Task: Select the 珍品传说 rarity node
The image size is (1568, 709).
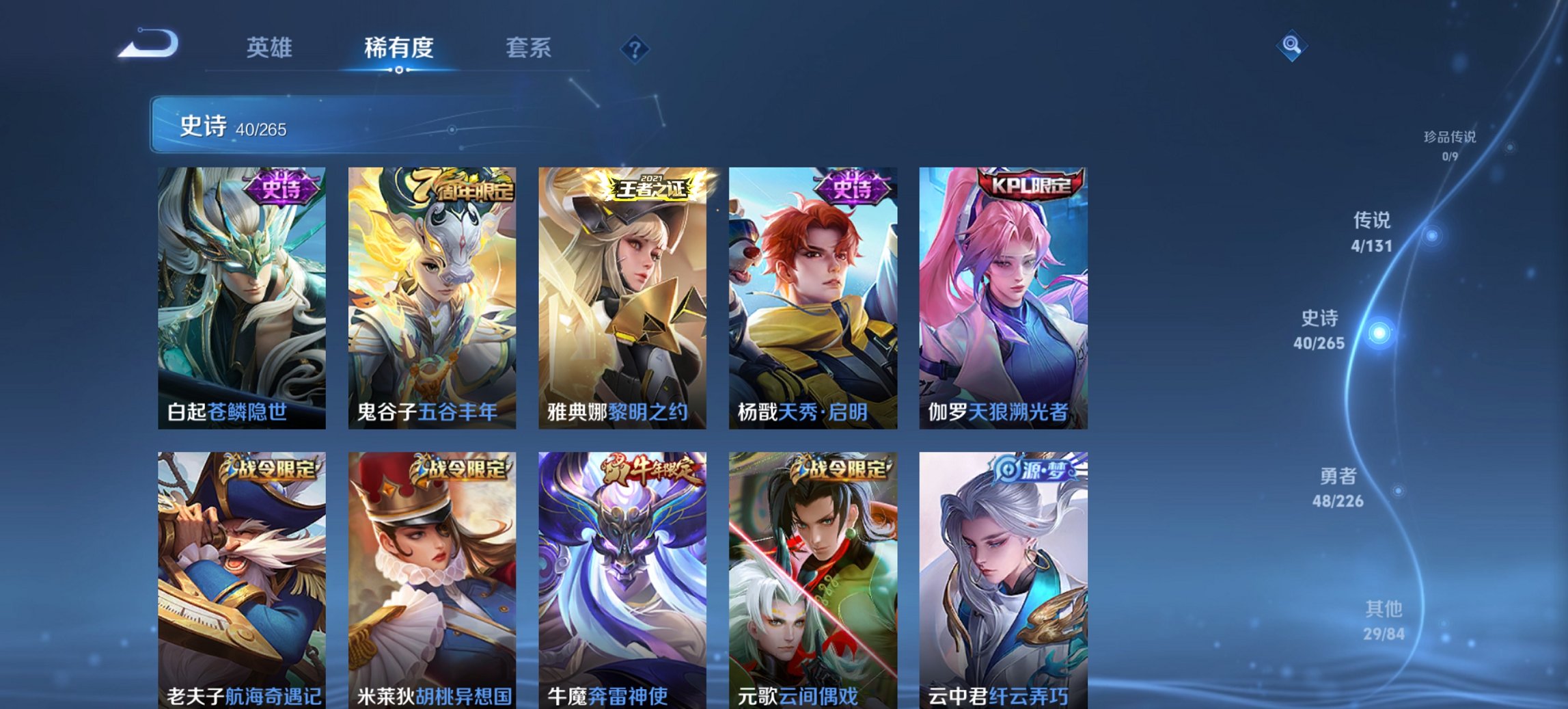Action: (1448, 135)
